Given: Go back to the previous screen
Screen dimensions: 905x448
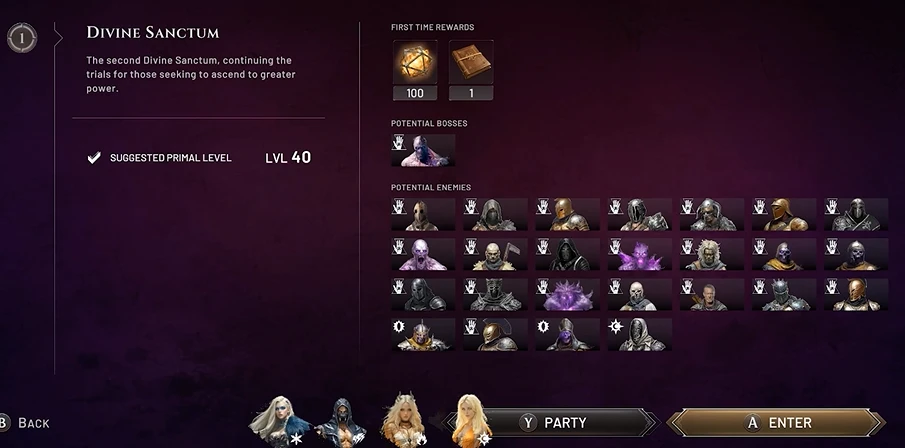Looking at the screenshot, I should (24, 423).
